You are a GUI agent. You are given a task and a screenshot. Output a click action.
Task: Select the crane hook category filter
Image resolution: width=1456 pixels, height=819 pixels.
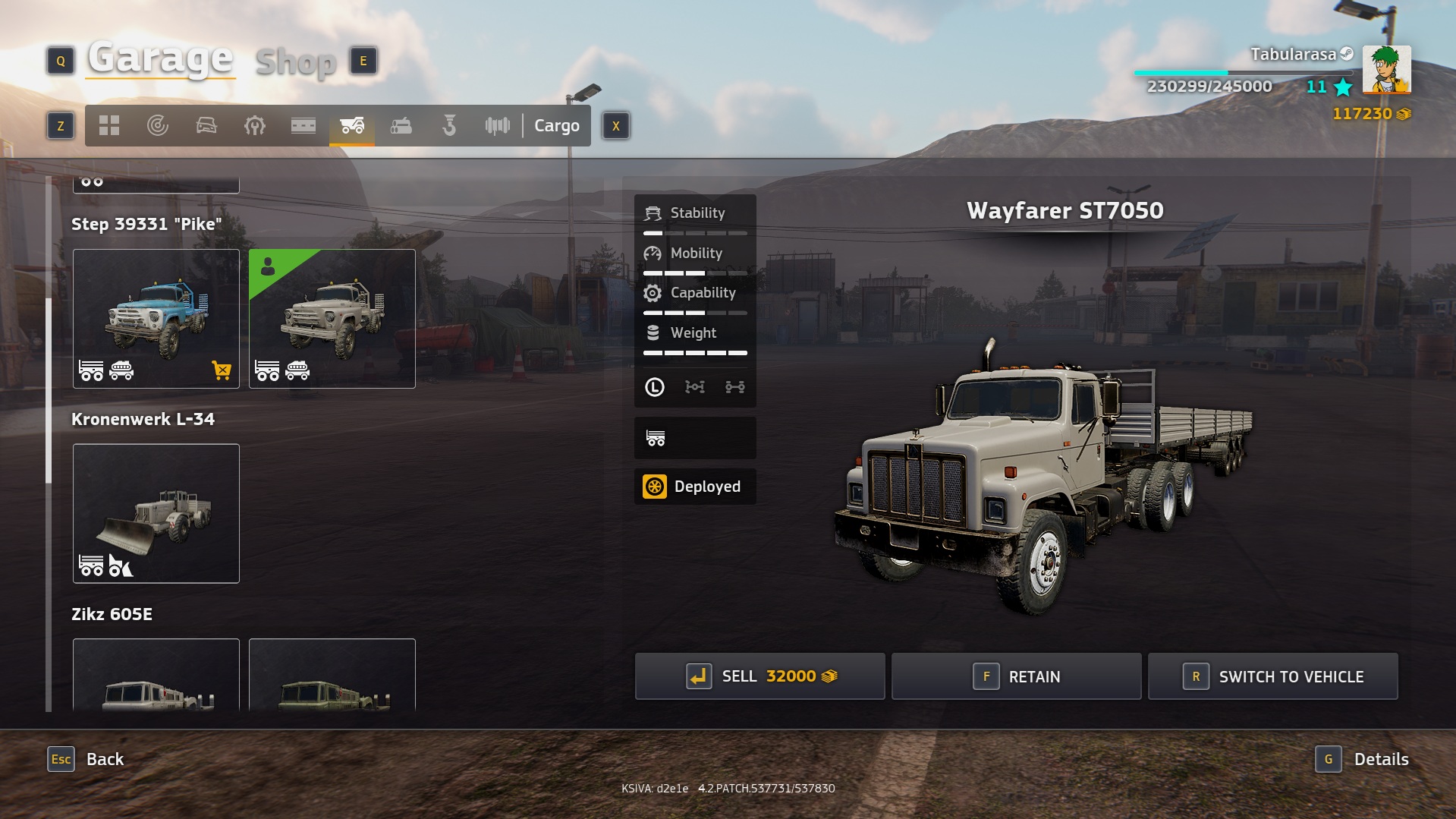pos(449,126)
